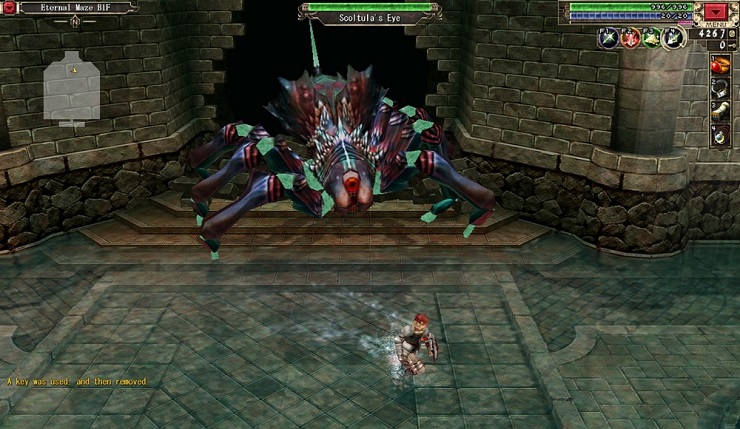
Task: Click the north compass marker
Action: 72,19
